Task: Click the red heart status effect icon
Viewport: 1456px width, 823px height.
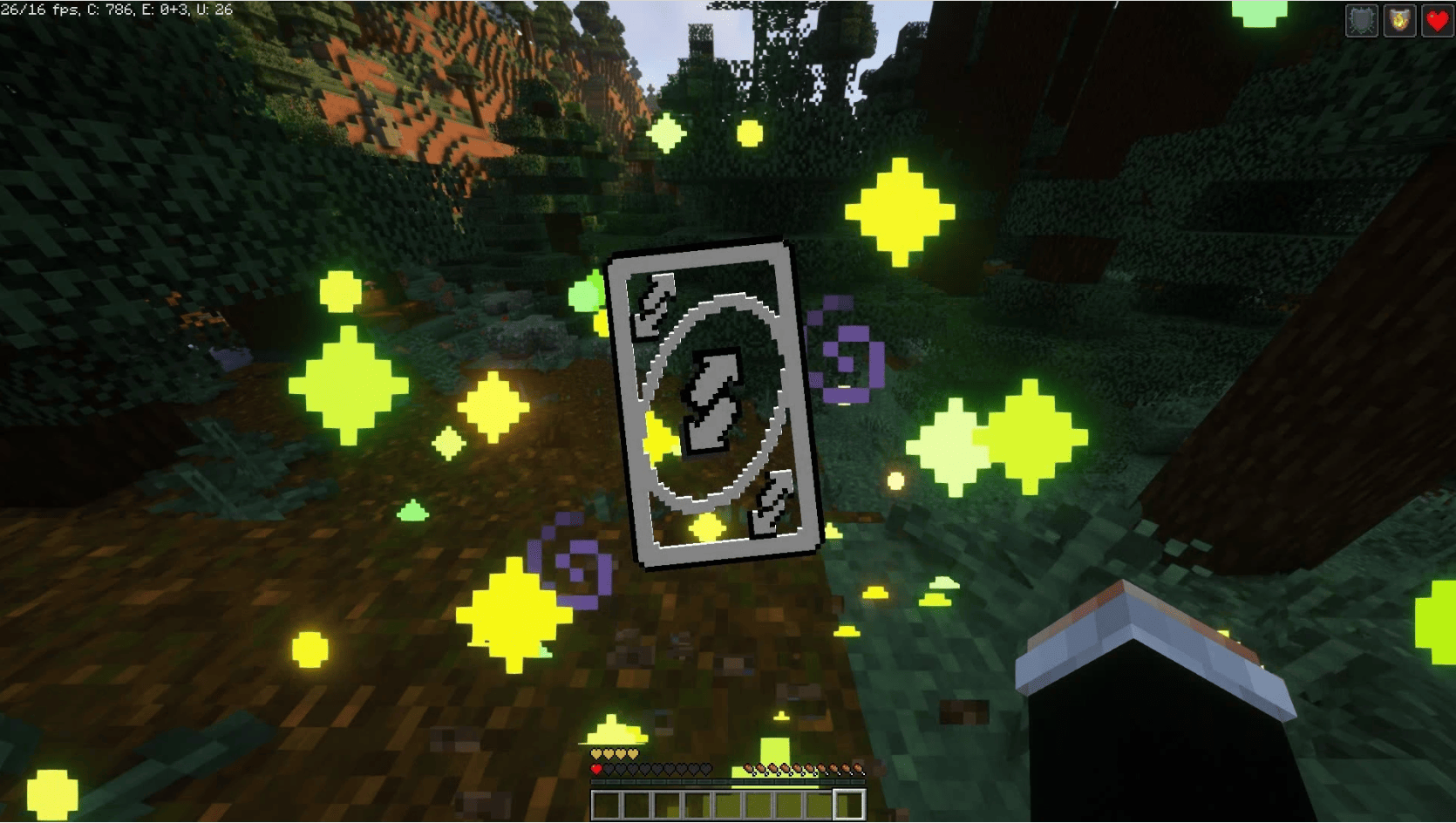Action: (x=1437, y=20)
